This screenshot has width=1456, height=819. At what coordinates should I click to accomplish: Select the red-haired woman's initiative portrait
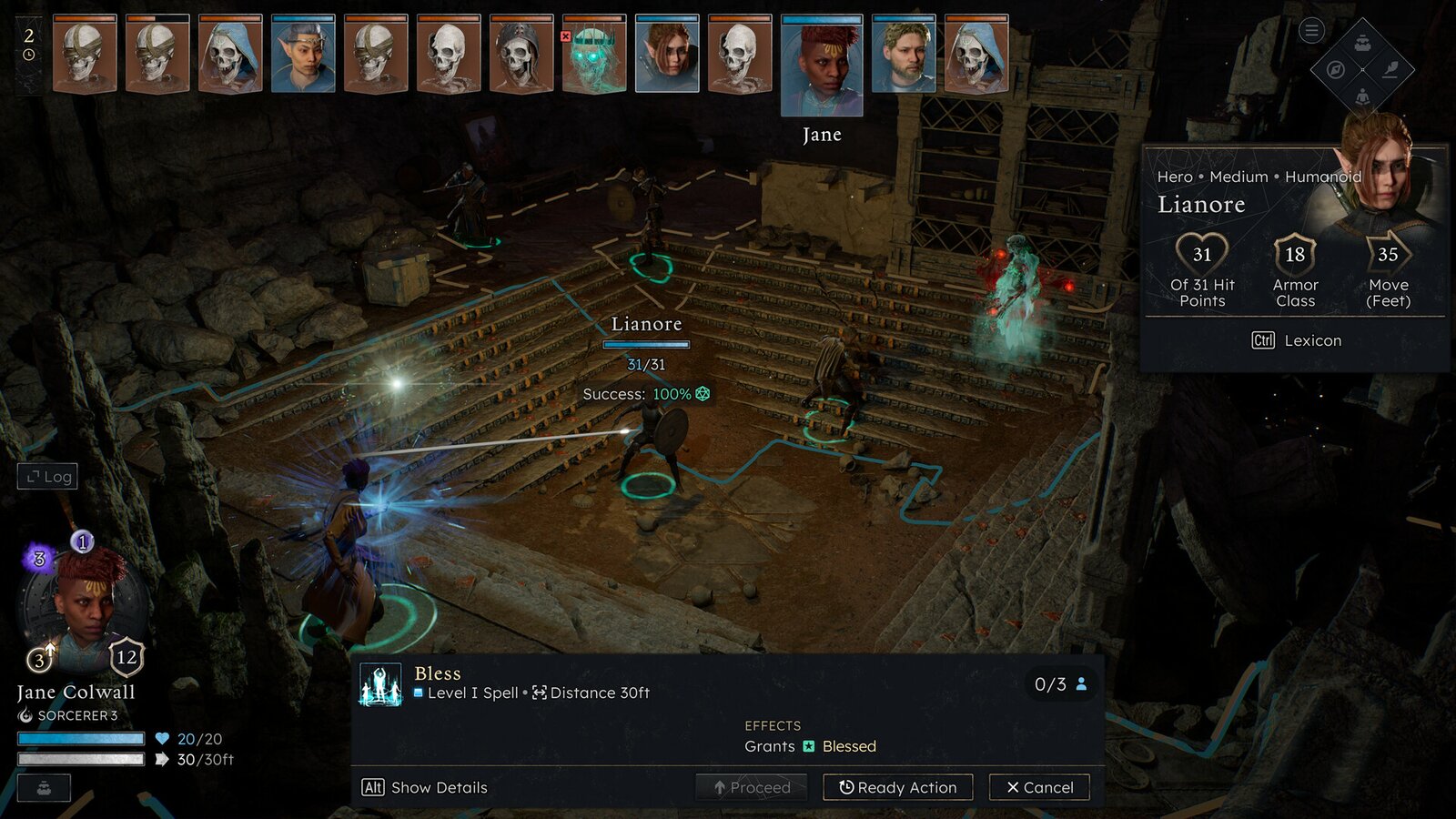pos(667,55)
